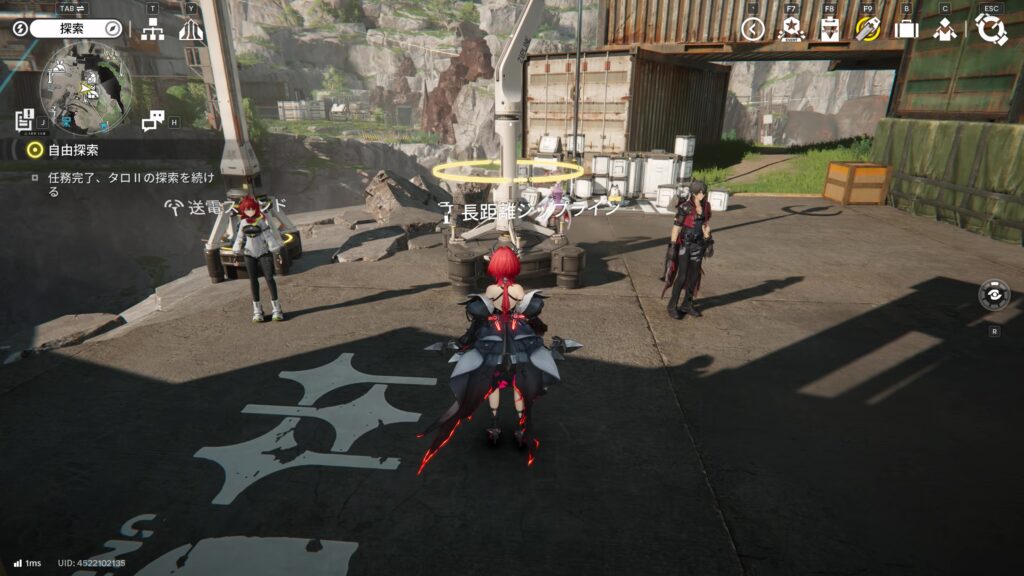1024x576 pixels.
Task: Open the yellow-ringed ticket icon
Action: click(x=868, y=29)
